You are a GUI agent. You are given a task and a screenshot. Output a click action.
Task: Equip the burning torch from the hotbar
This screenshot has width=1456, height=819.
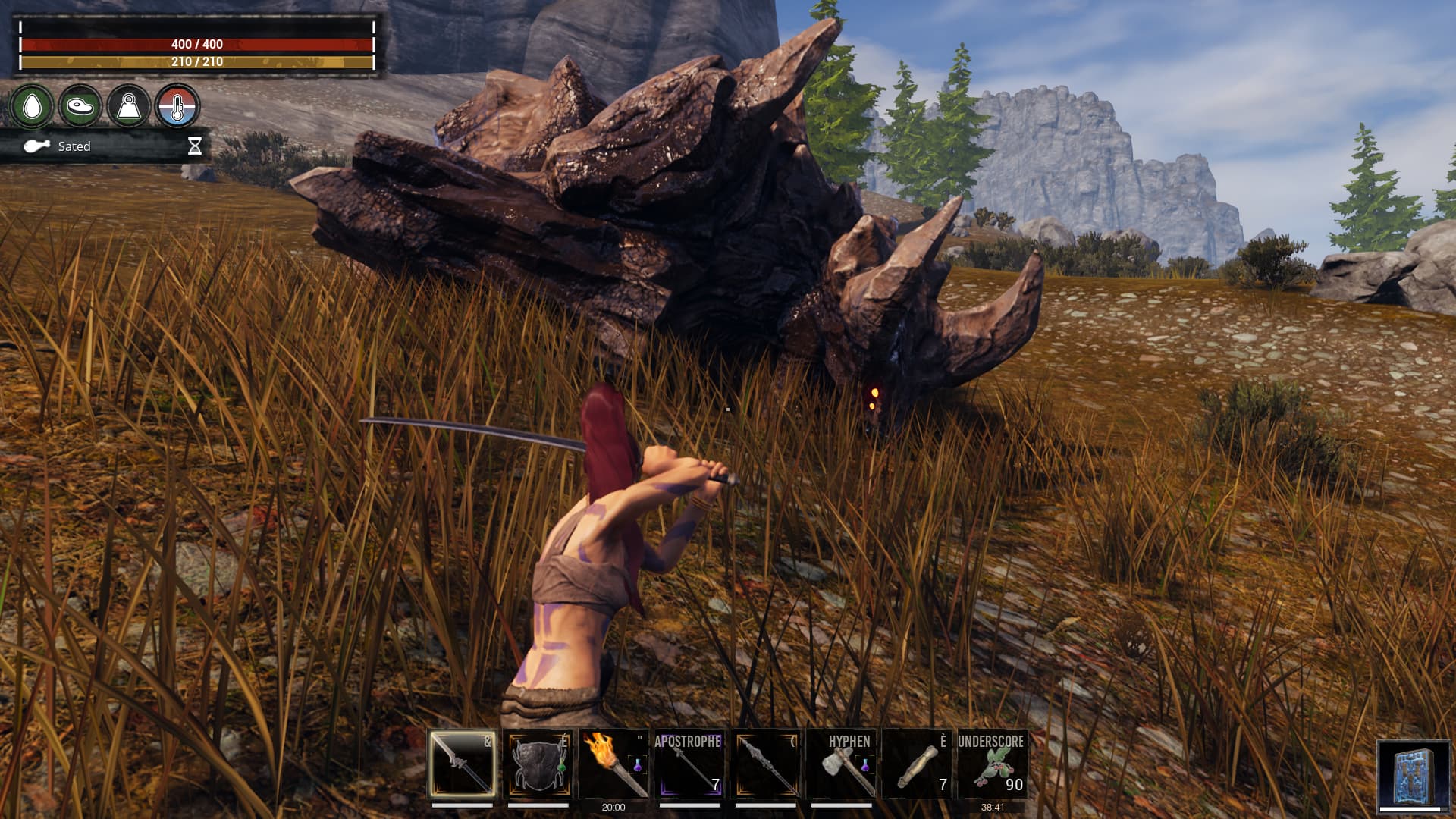(x=614, y=764)
